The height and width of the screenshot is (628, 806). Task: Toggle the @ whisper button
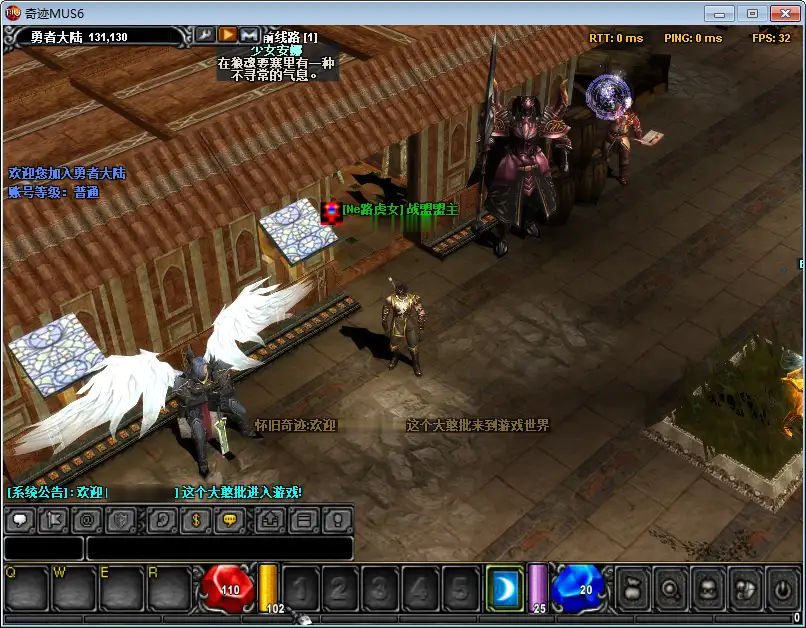[87, 520]
